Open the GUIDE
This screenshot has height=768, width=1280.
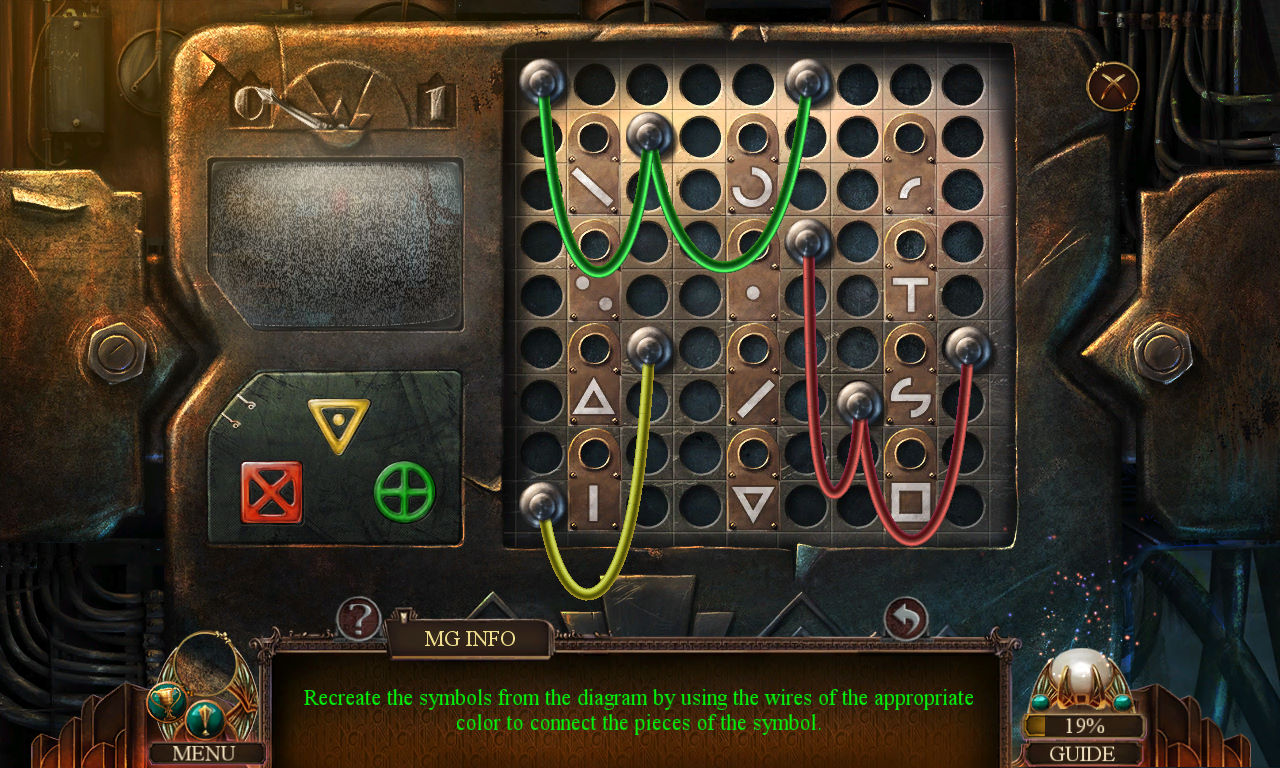point(1083,753)
